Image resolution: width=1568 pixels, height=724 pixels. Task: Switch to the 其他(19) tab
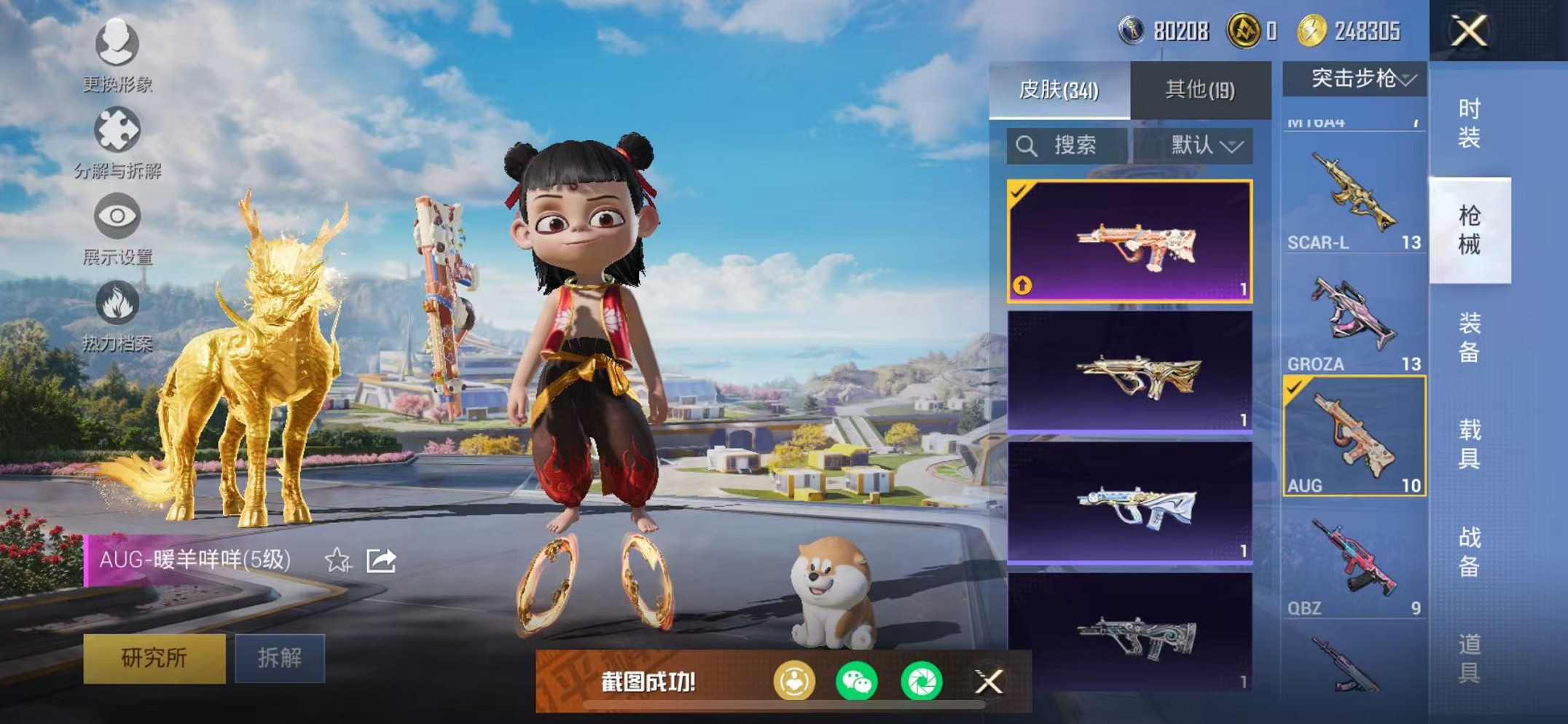pyautogui.click(x=1200, y=90)
